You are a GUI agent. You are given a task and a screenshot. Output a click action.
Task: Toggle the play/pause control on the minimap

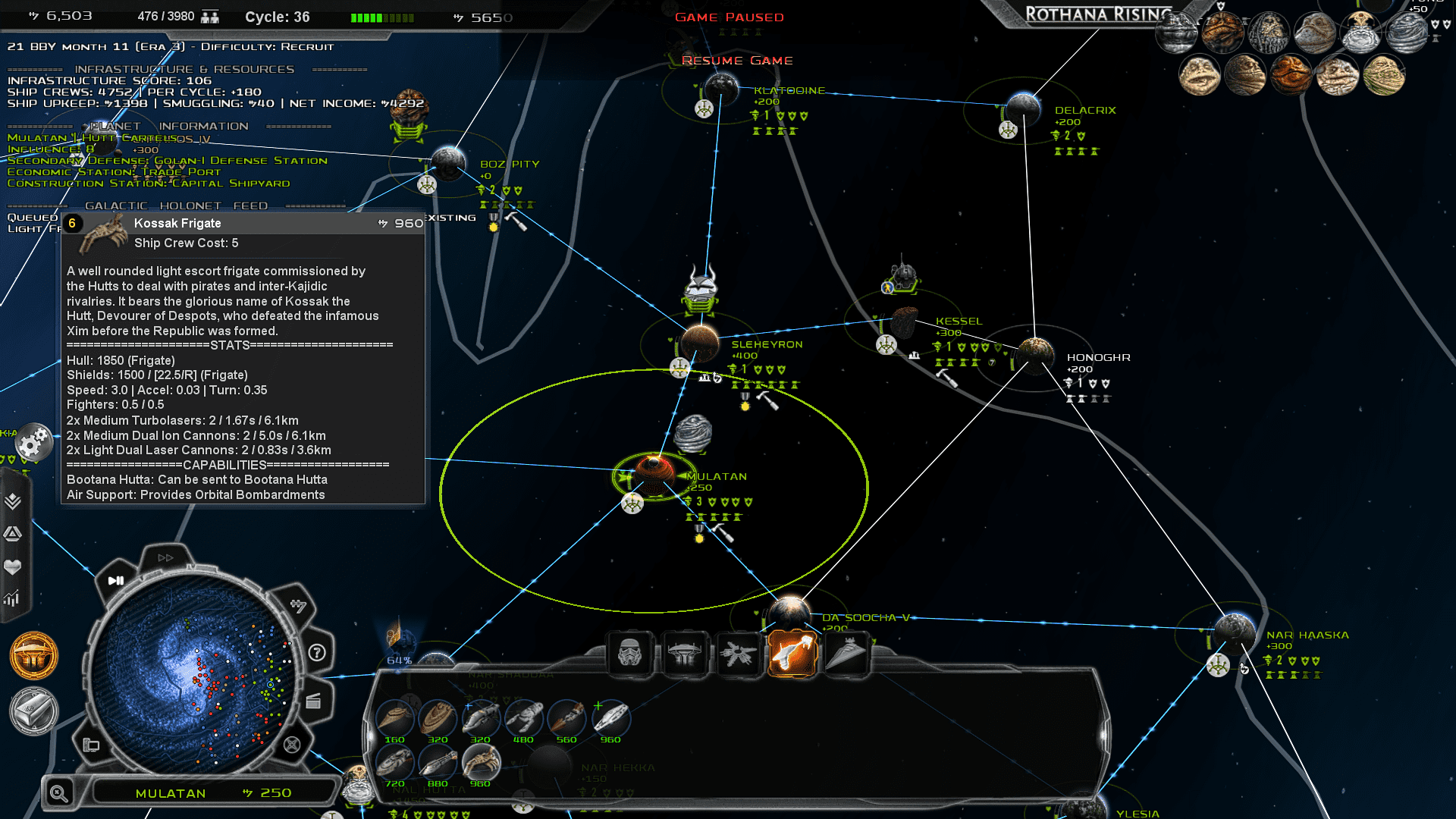point(116,581)
